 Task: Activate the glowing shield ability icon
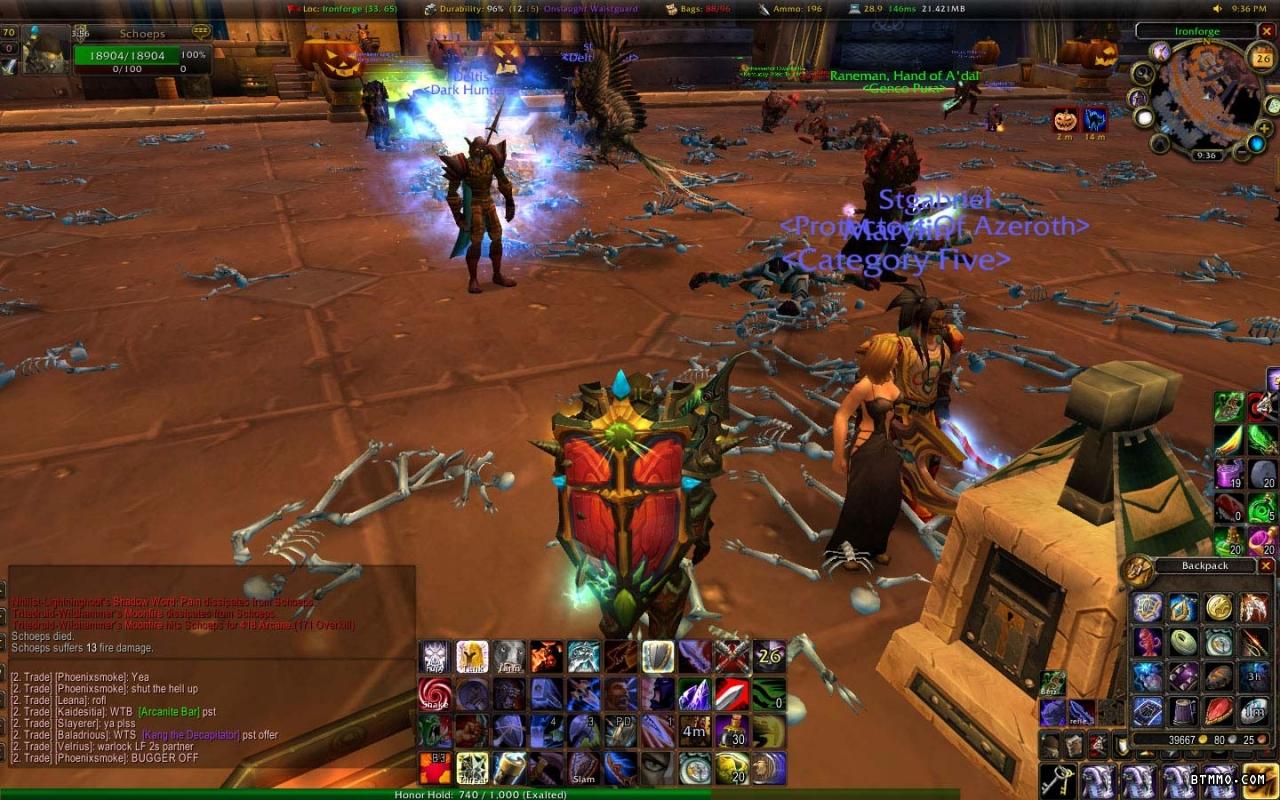pyautogui.click(x=657, y=656)
